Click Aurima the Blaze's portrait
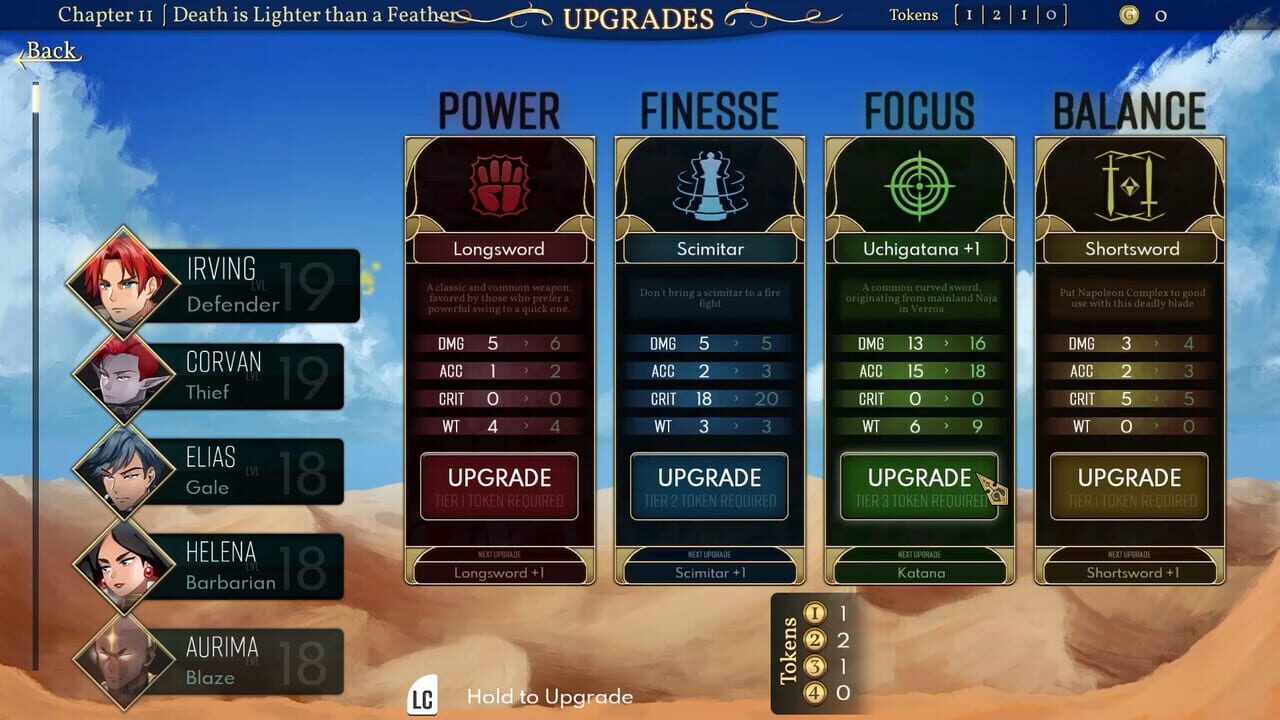The height and width of the screenshot is (720, 1280). click(x=121, y=659)
